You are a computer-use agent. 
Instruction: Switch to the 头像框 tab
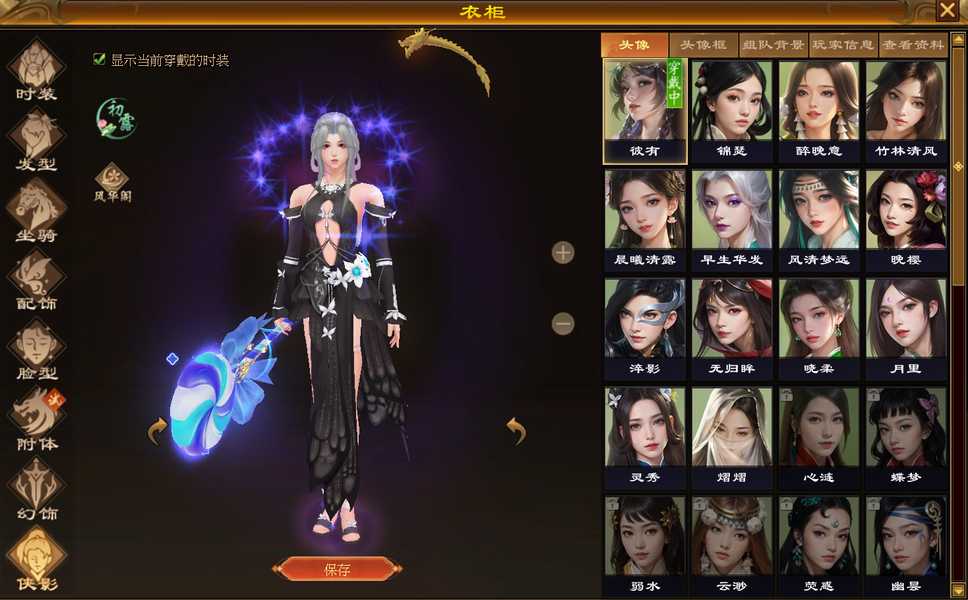pos(703,45)
